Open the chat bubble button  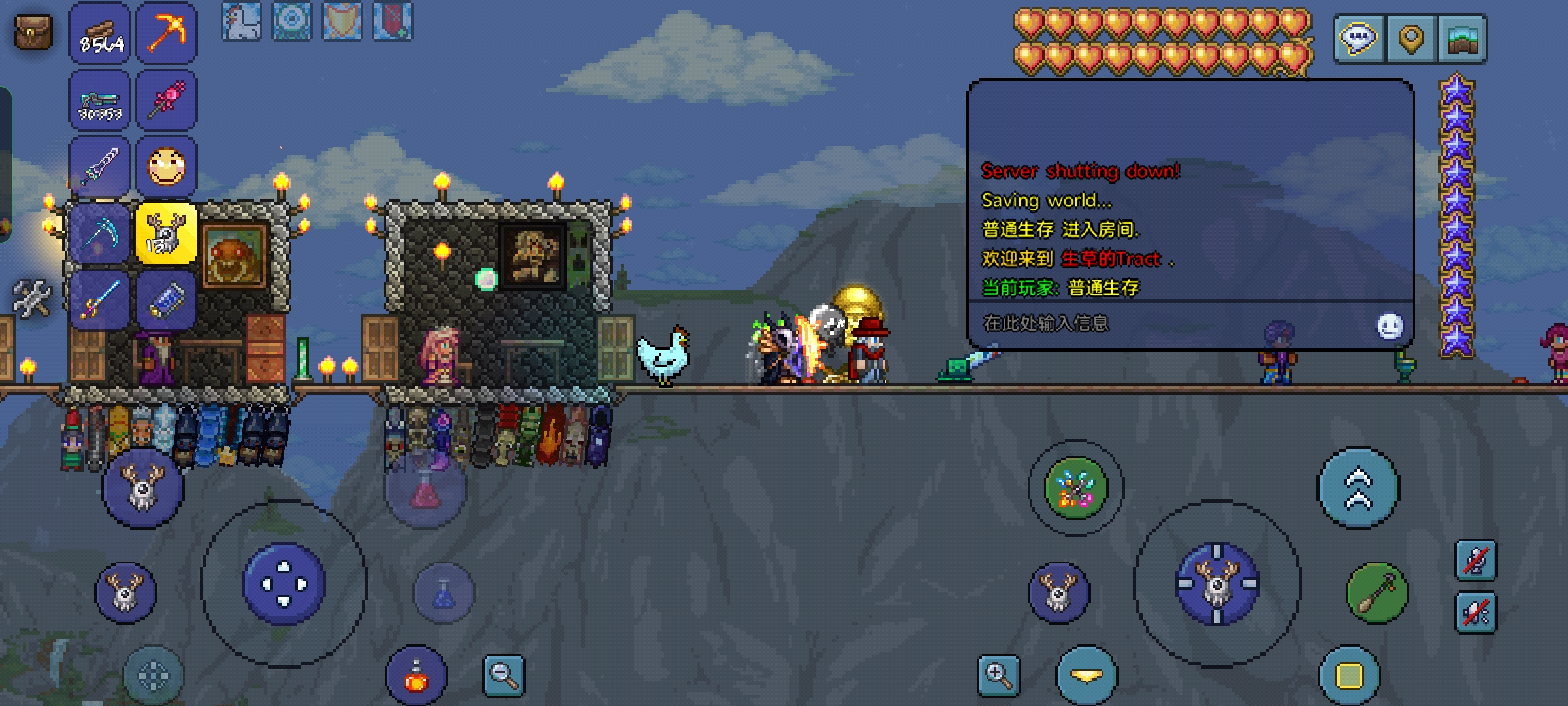[1359, 39]
